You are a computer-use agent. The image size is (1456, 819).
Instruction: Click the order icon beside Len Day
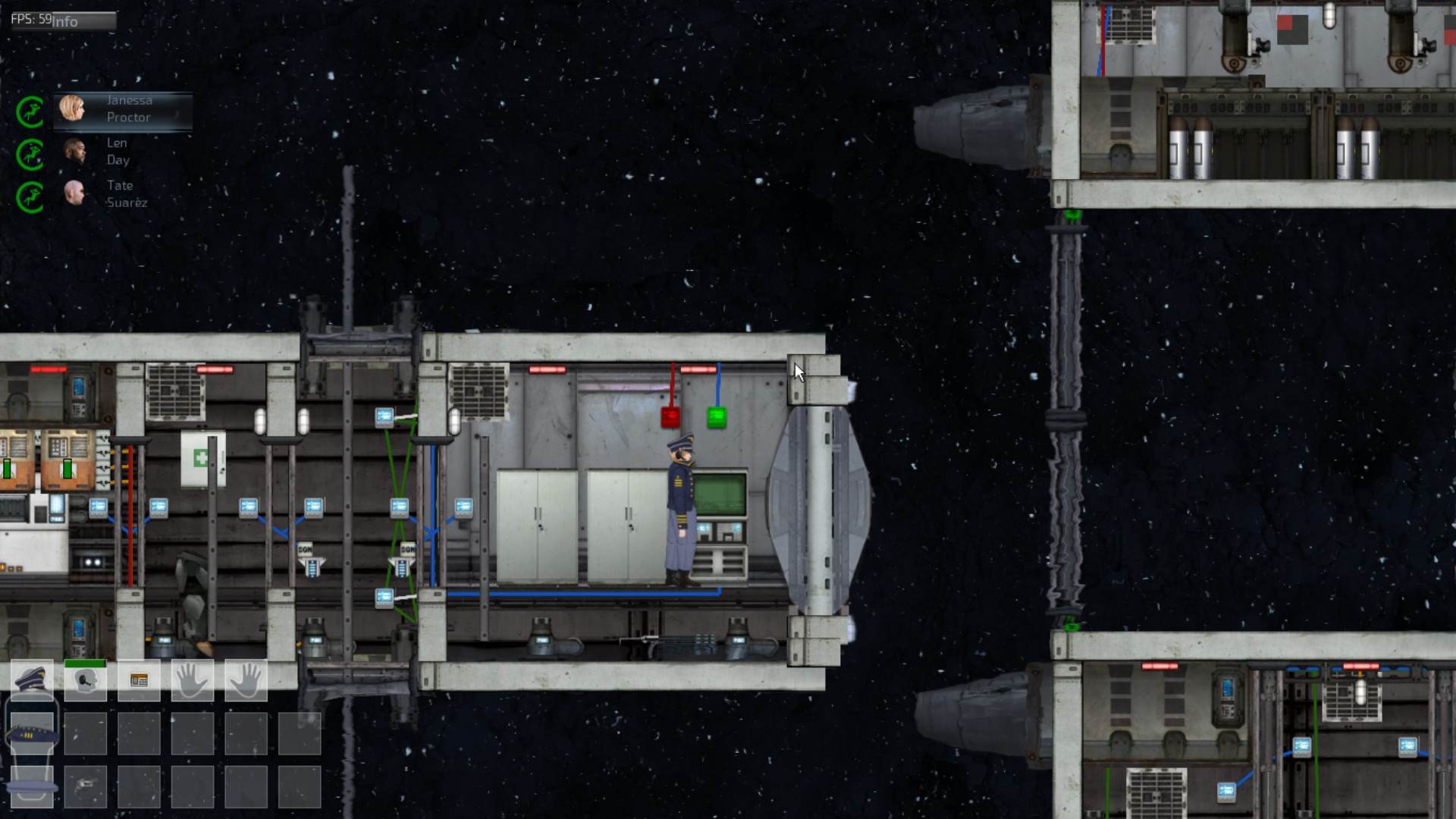pos(30,155)
